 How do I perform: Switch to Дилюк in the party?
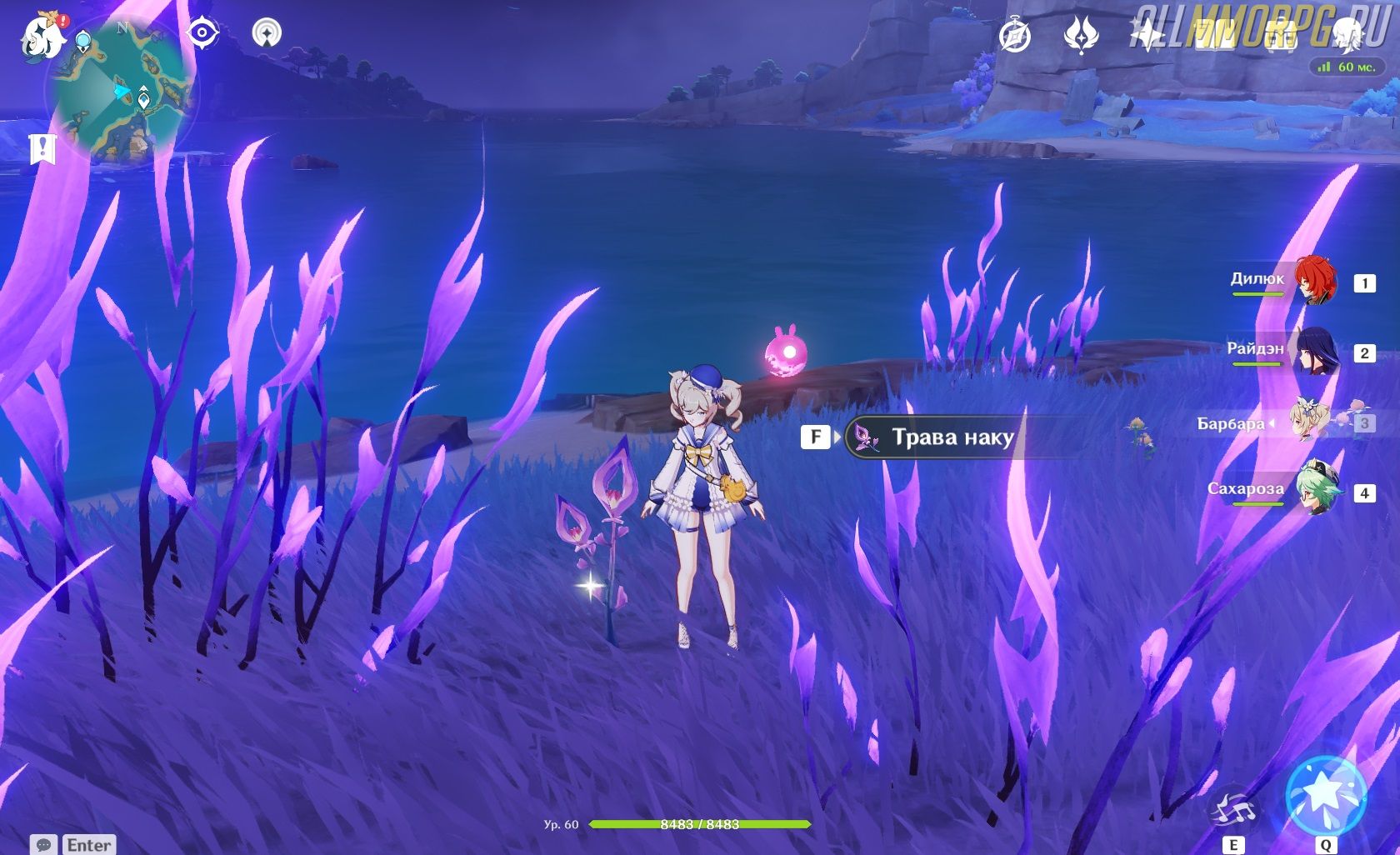[1315, 281]
